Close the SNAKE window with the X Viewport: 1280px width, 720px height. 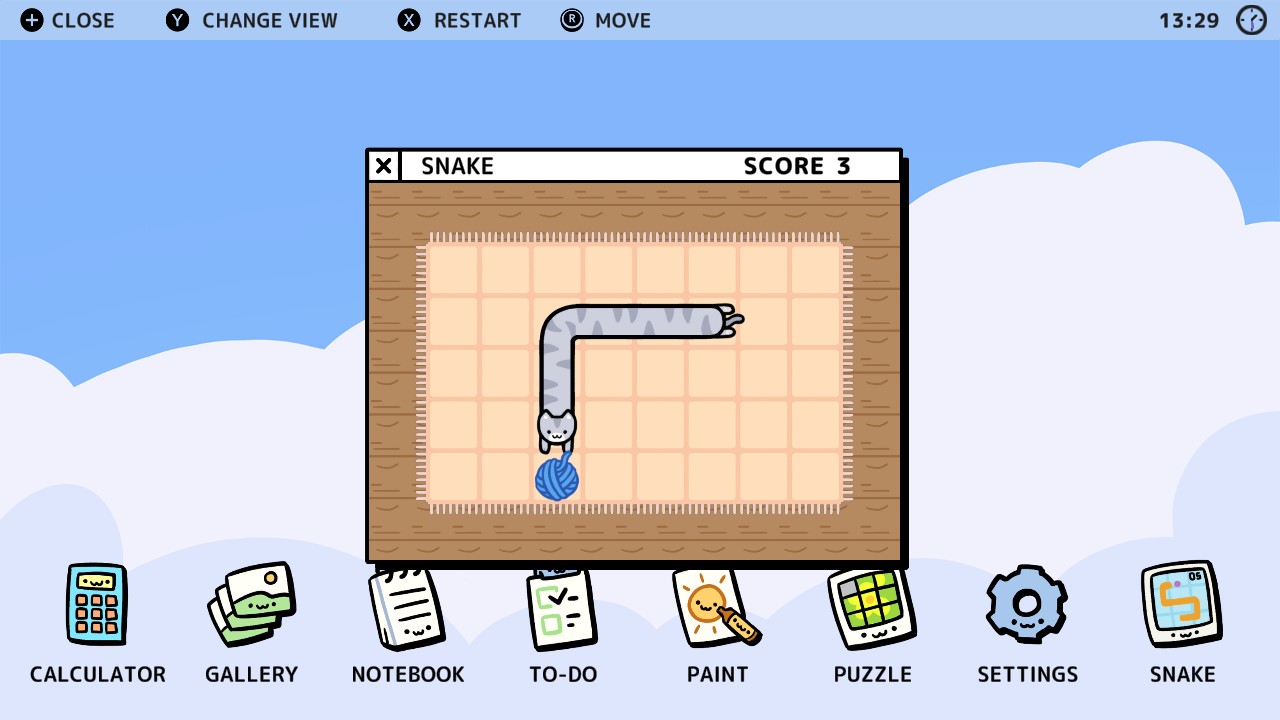[383, 166]
